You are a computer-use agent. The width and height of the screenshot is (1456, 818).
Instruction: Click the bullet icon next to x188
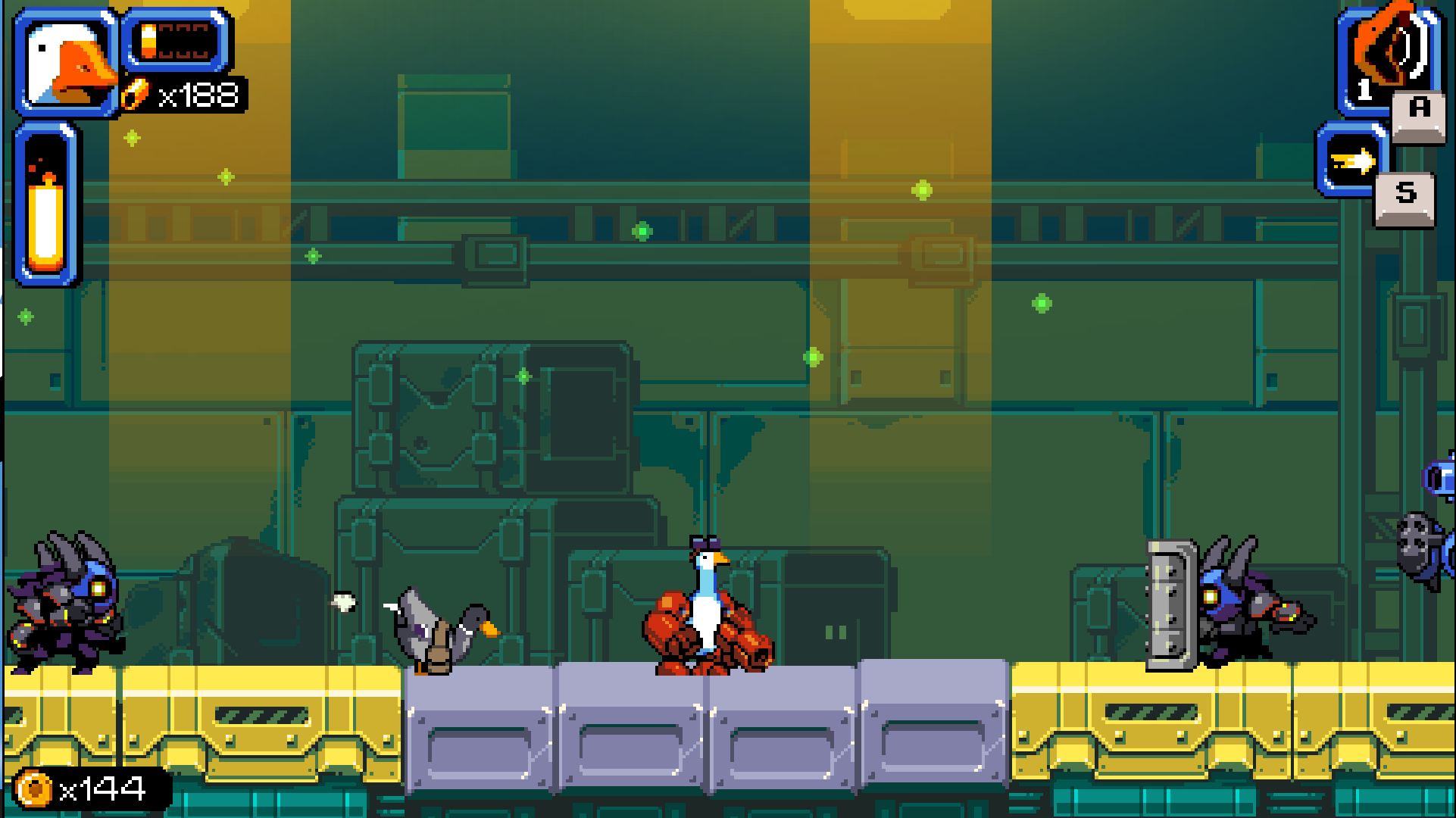136,93
